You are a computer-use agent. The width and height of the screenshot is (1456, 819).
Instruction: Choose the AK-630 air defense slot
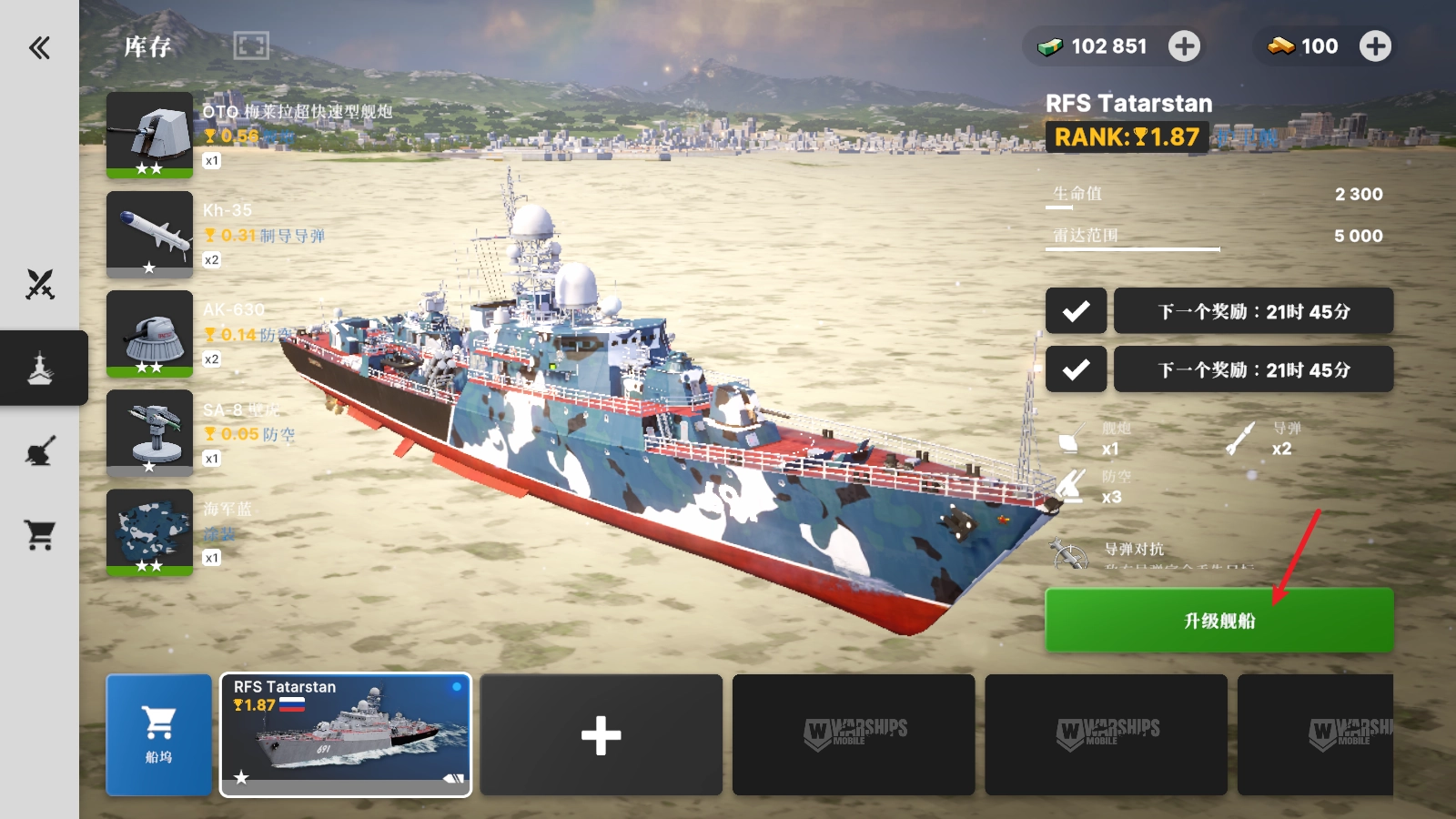click(150, 333)
